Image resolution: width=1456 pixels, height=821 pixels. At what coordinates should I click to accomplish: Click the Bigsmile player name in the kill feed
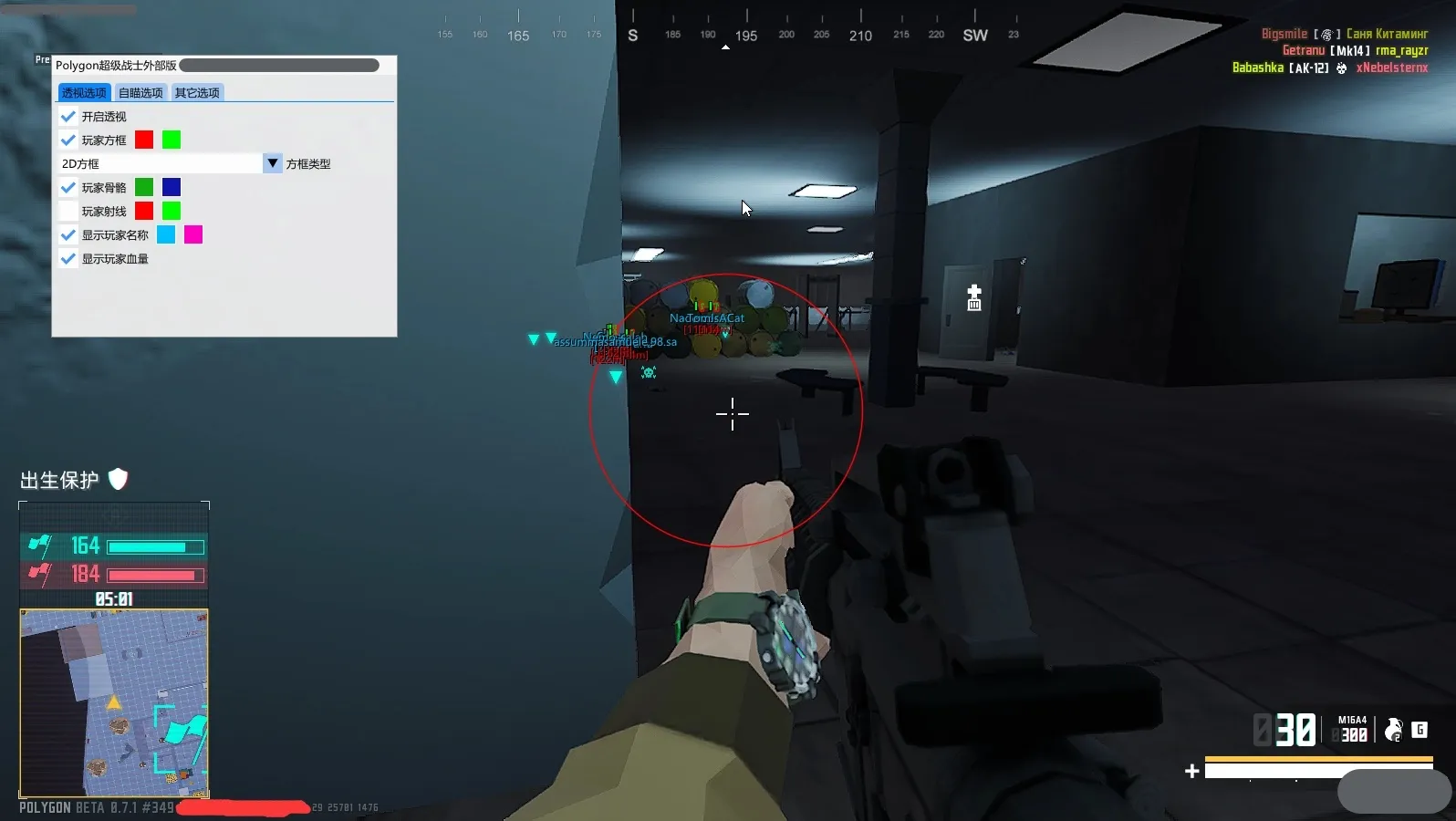pyautogui.click(x=1284, y=33)
